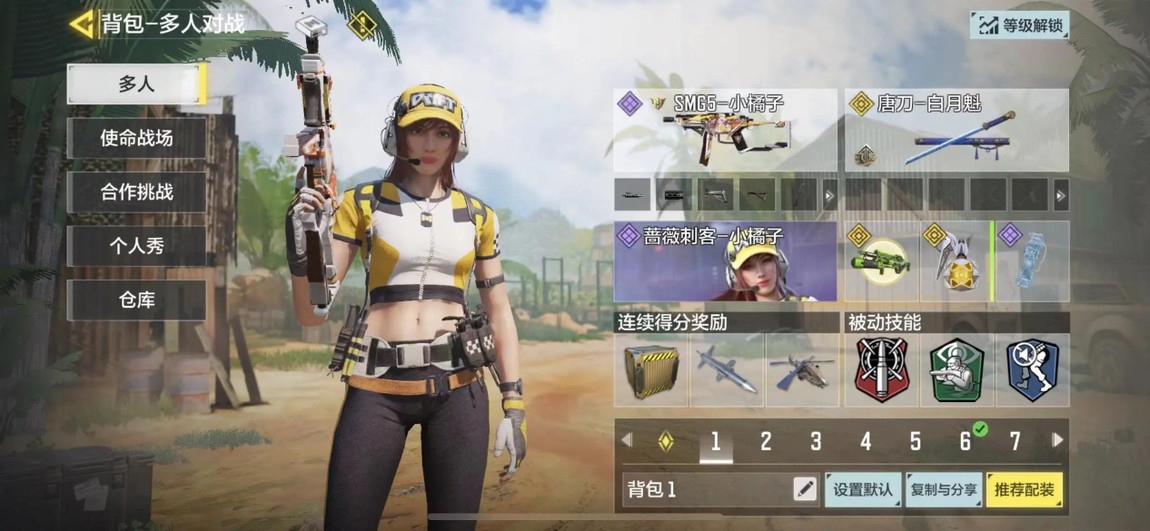Image resolution: width=1150 pixels, height=531 pixels.
Task: Open the 蔷薇刺客-小橘子 character slot
Action: click(x=725, y=262)
